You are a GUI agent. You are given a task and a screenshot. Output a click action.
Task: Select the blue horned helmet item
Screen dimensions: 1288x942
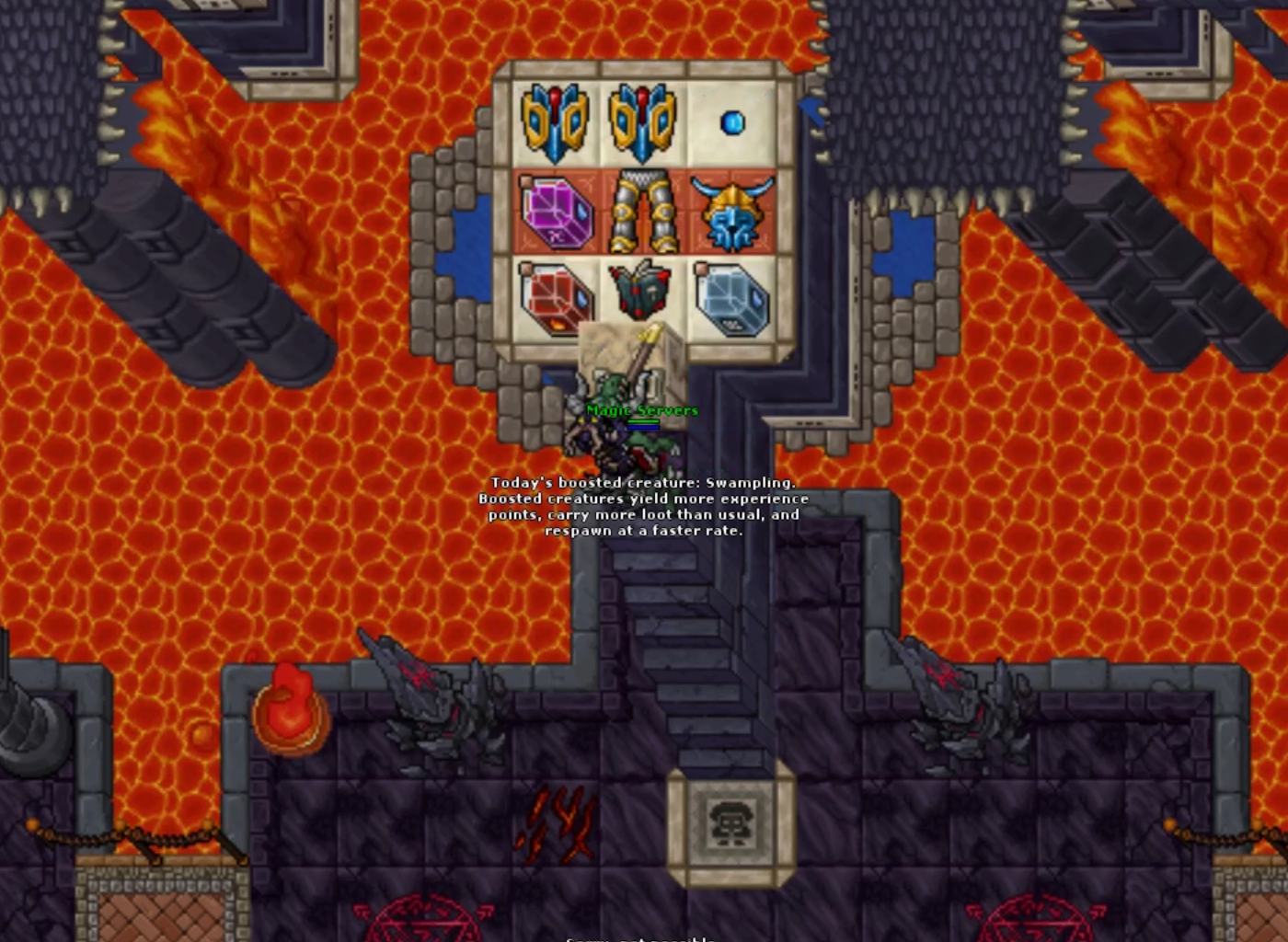pos(732,213)
